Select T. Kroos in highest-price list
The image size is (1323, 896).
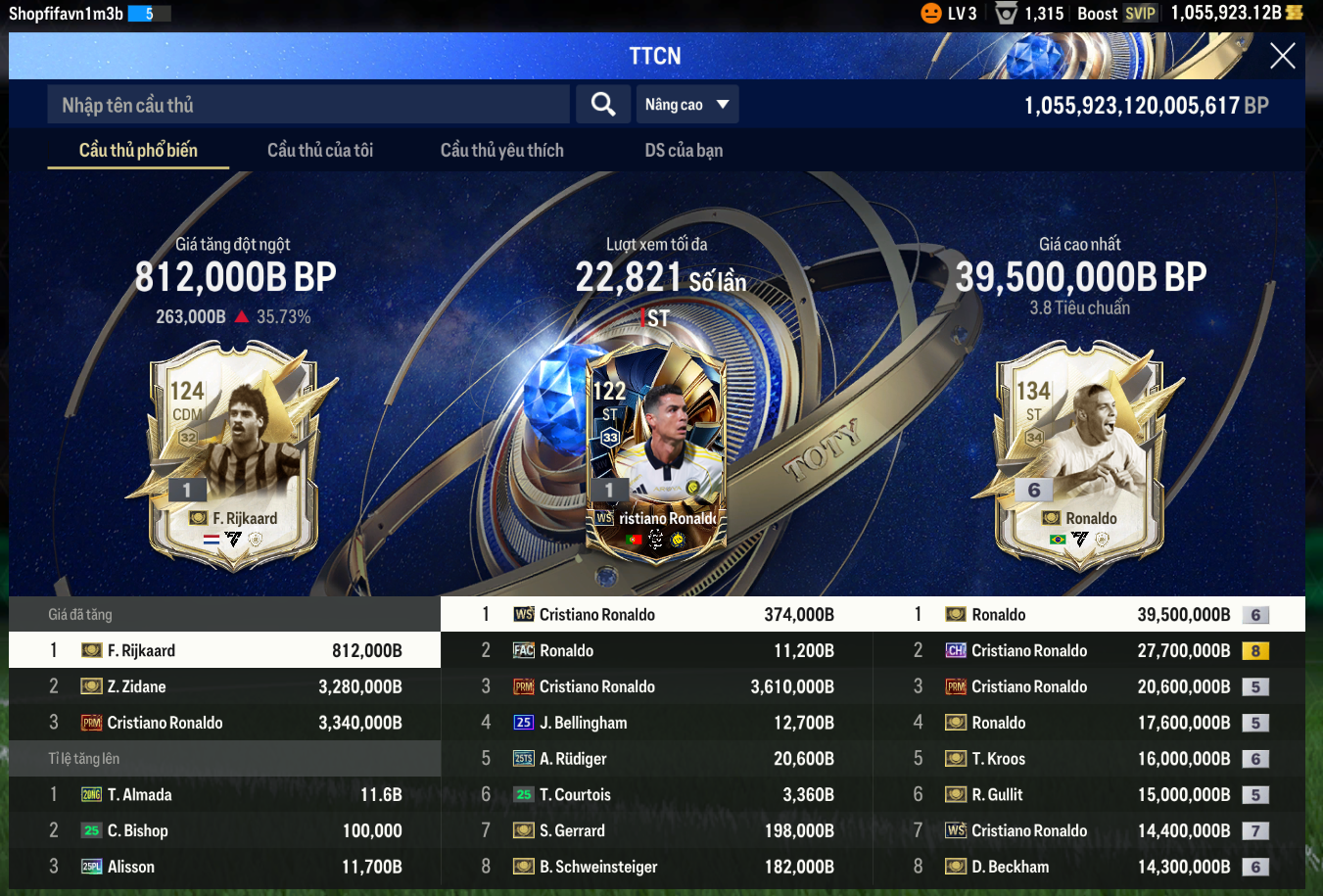coord(1088,759)
